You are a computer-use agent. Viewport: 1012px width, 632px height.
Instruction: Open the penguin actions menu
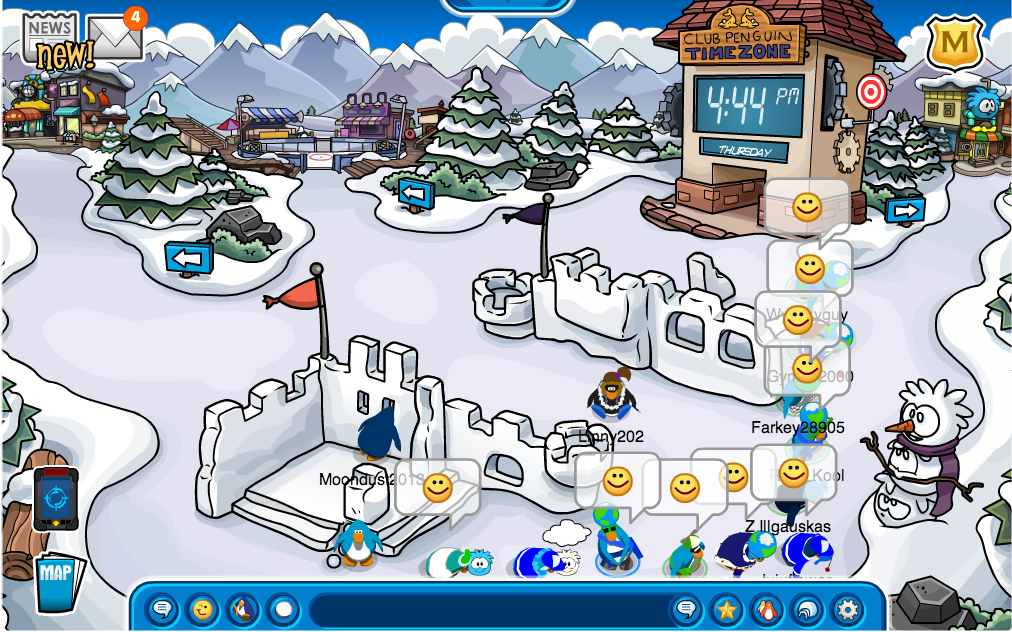tap(243, 608)
